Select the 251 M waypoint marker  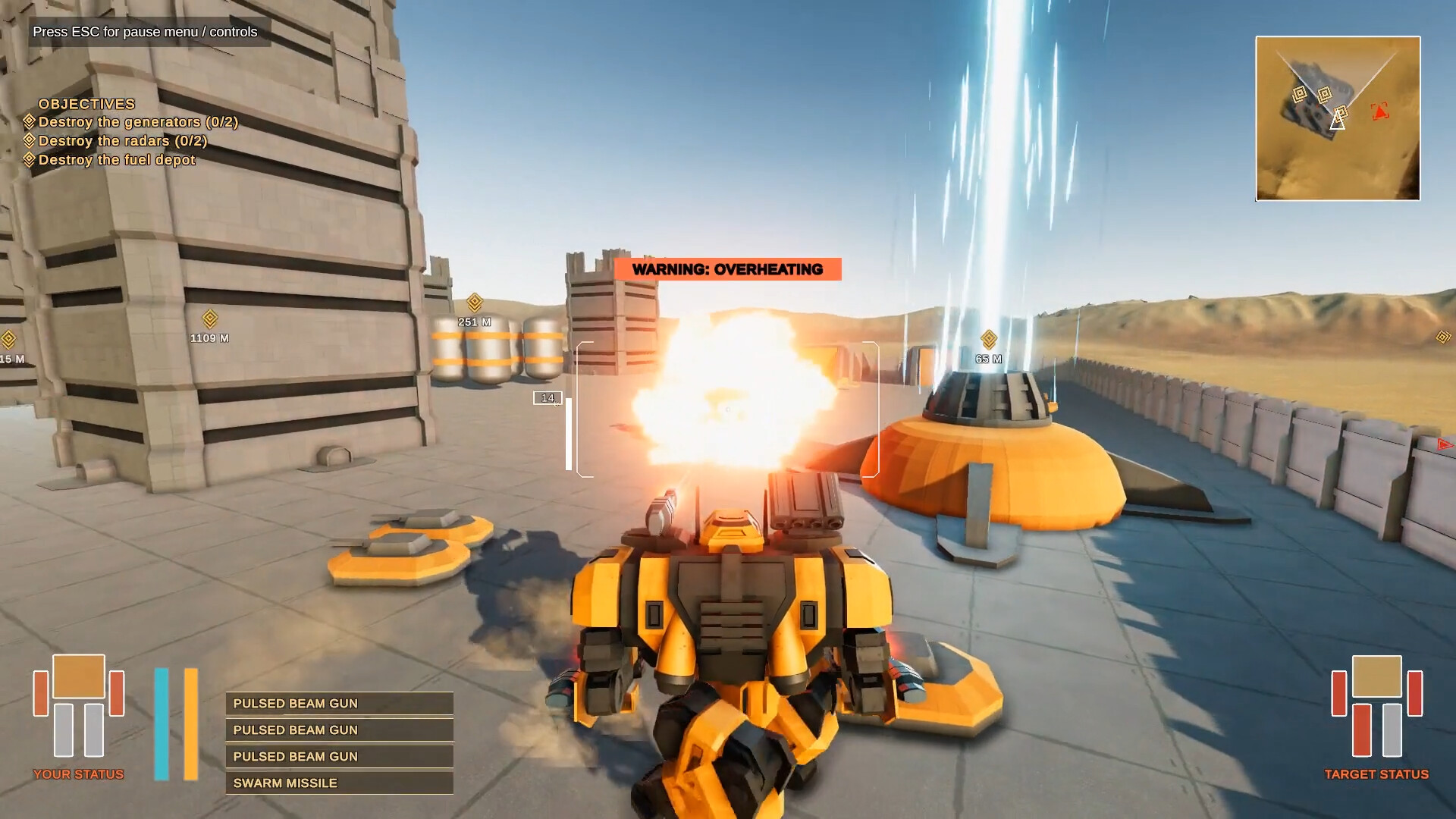[473, 309]
